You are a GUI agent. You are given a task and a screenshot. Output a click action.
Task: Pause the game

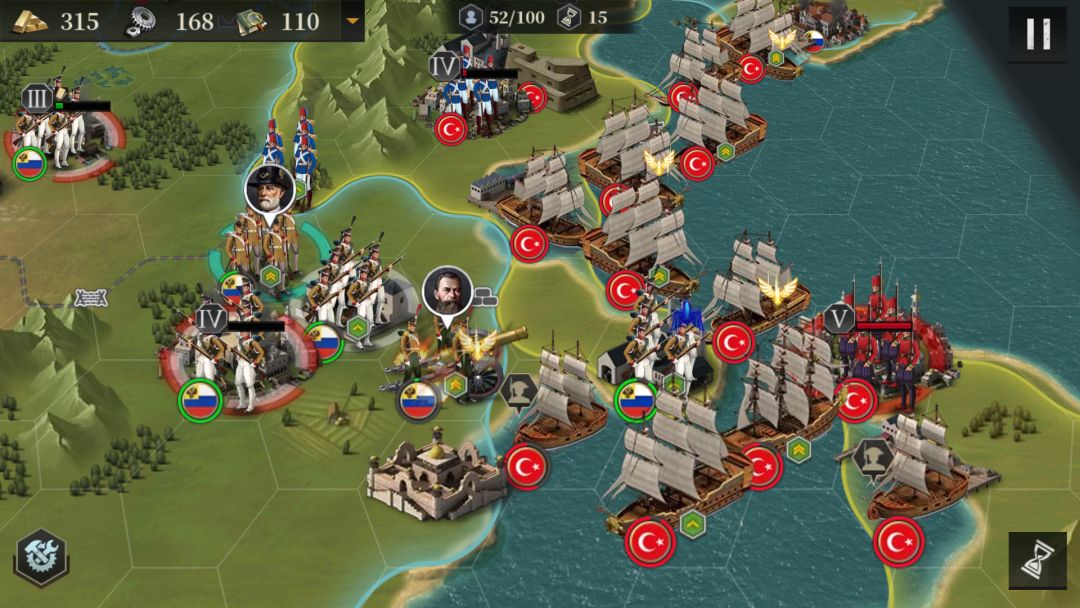click(x=1037, y=35)
